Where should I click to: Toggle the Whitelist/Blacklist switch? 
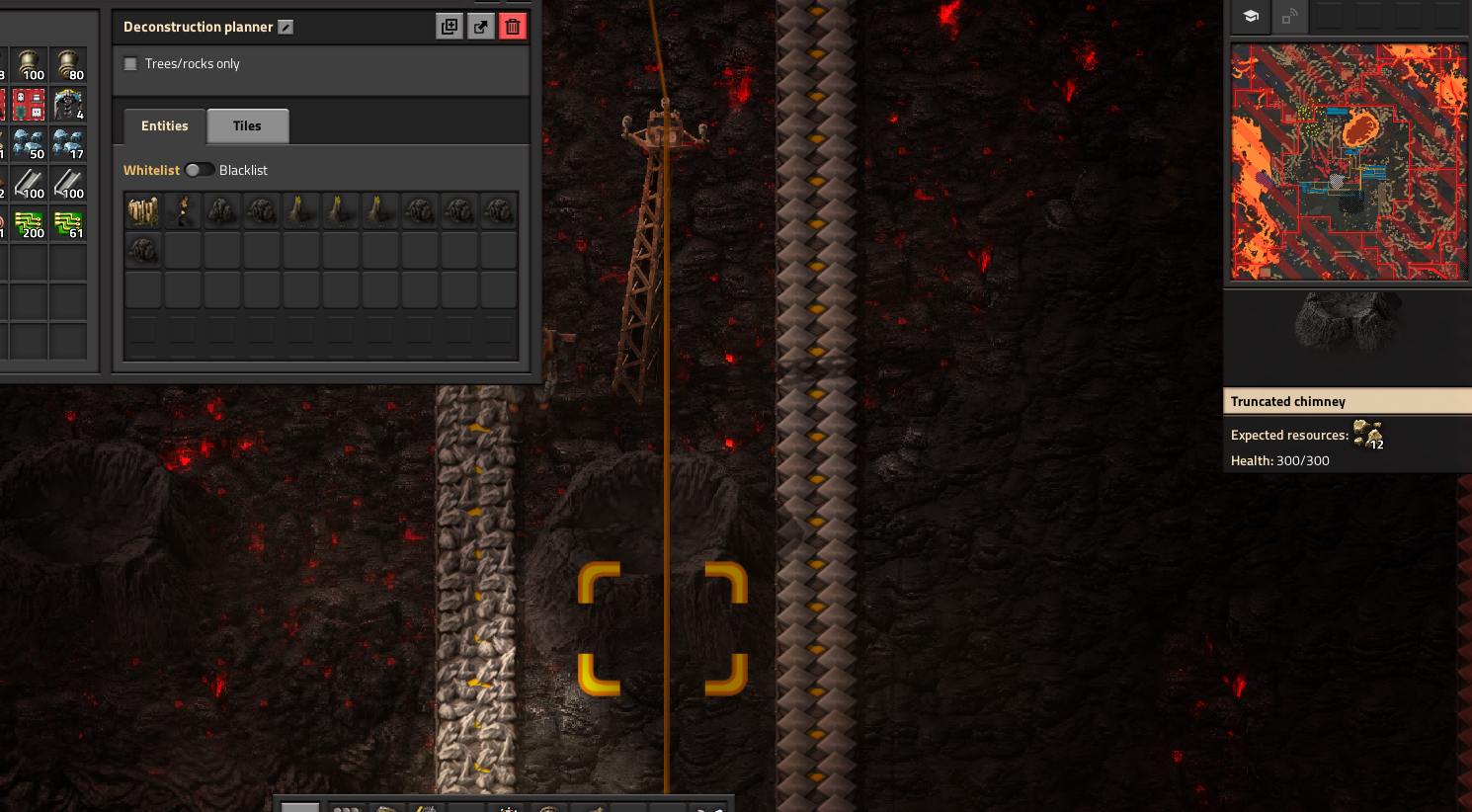pyautogui.click(x=199, y=170)
